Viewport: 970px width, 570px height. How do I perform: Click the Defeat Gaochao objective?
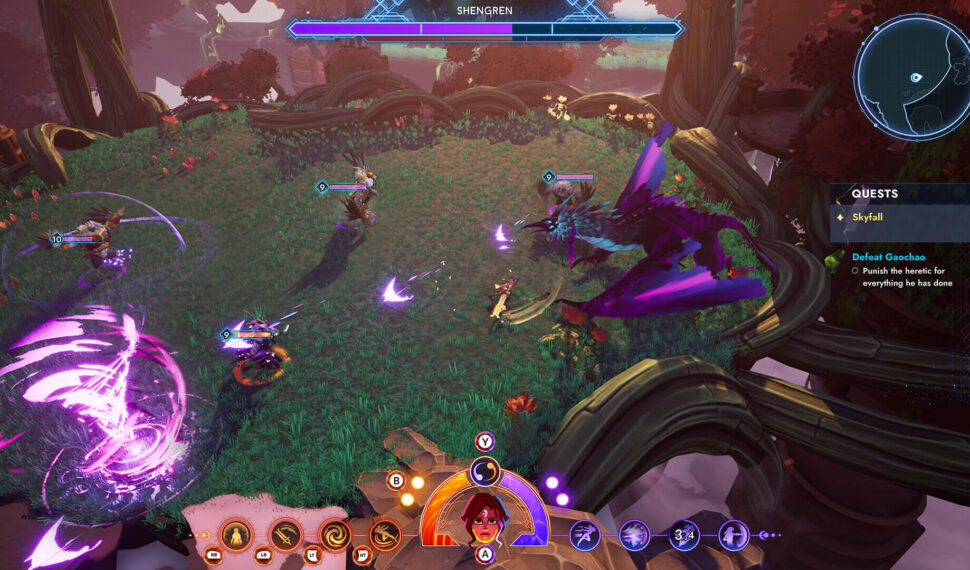pyautogui.click(x=889, y=257)
